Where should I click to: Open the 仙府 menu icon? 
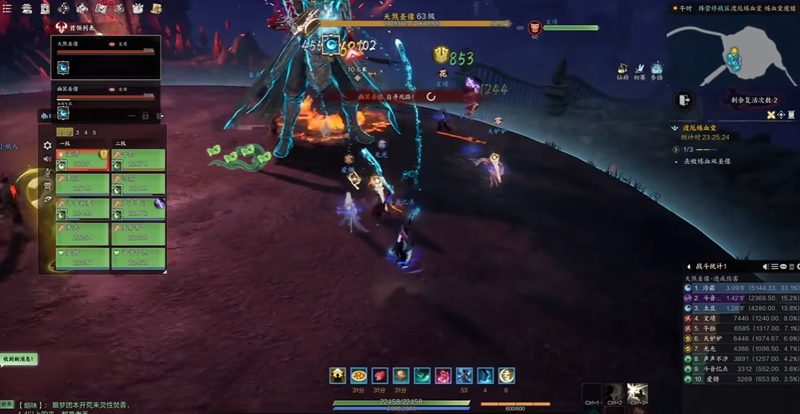click(623, 70)
